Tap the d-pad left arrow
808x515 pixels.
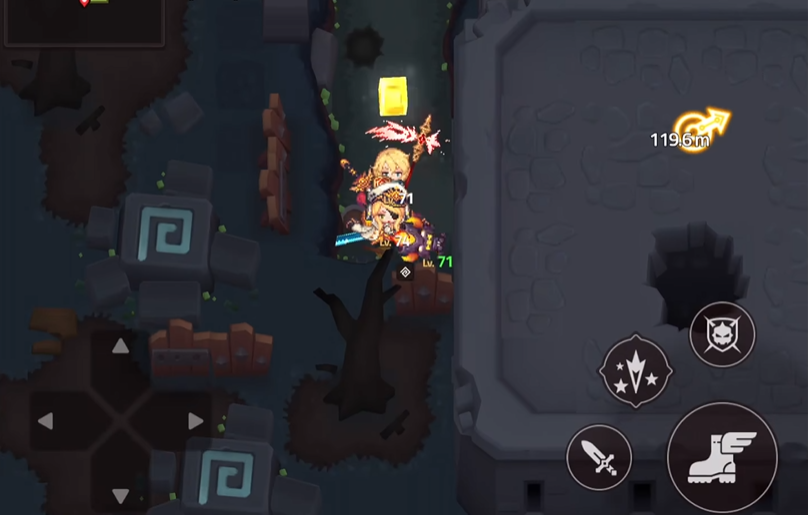pos(45,421)
